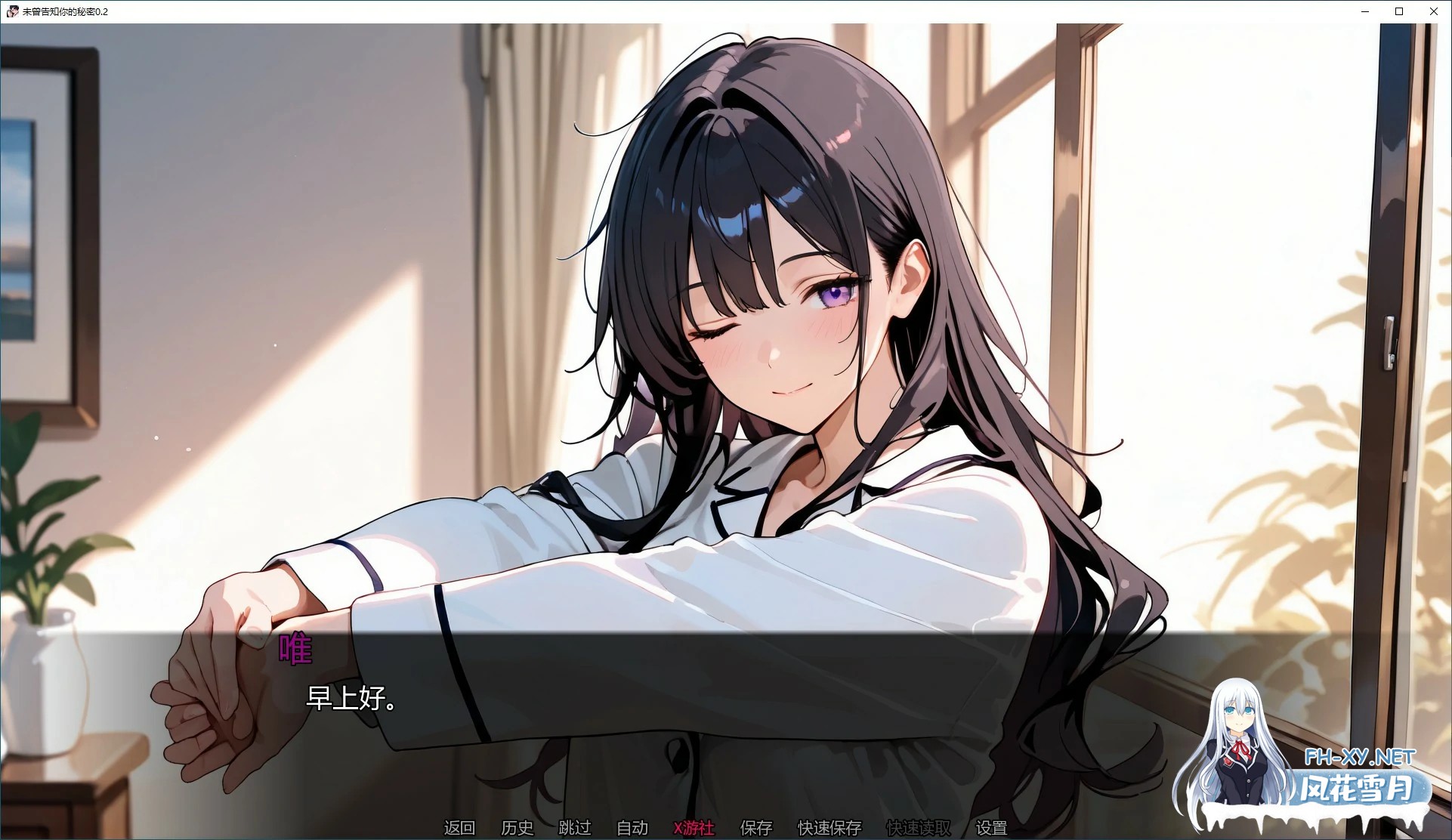Click the minimize icon on the title bar
Viewport: 1452px width, 840px height.
coord(1364,11)
